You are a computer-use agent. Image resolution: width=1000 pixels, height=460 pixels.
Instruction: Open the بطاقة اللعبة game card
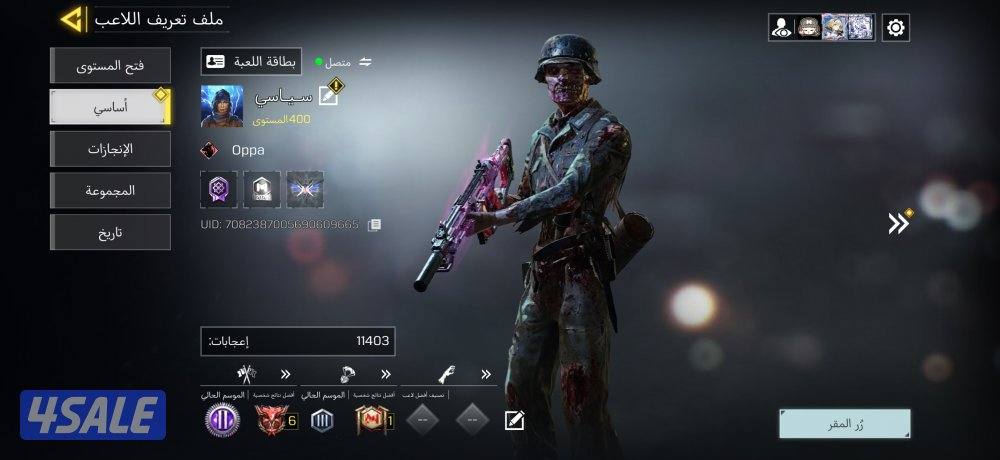pos(251,62)
